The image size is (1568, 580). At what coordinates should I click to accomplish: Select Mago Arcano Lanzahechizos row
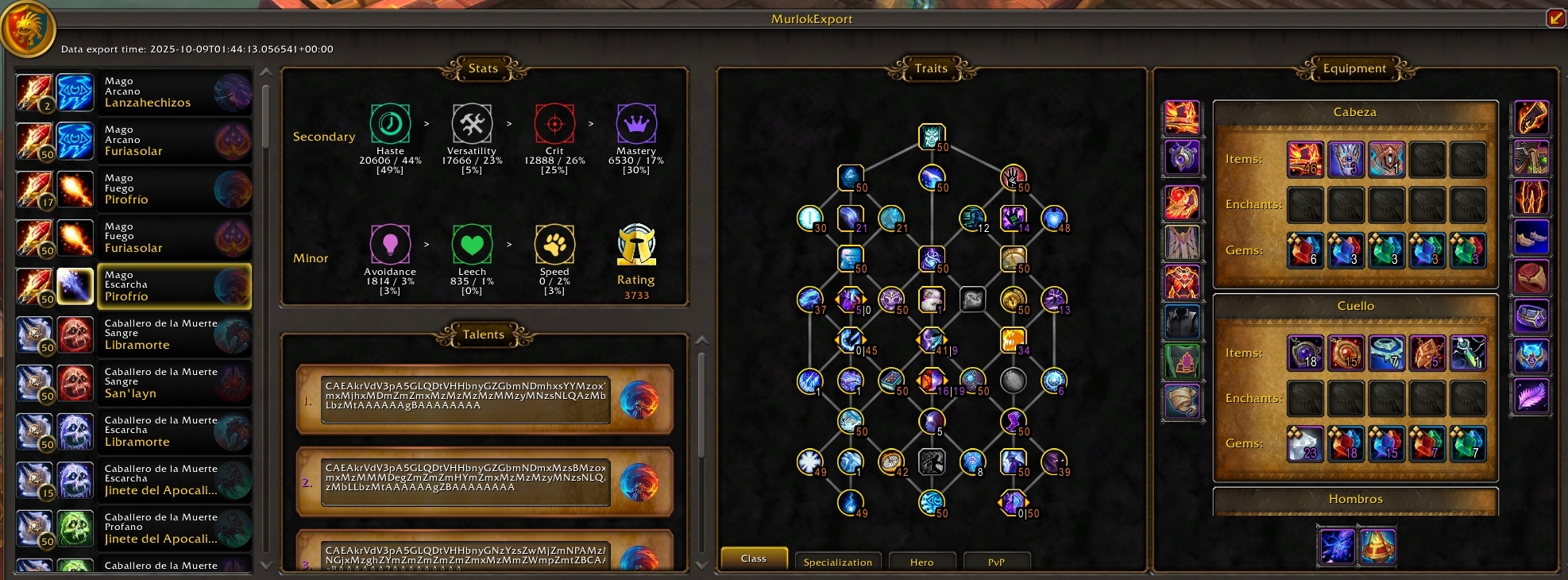pyautogui.click(x=133, y=92)
